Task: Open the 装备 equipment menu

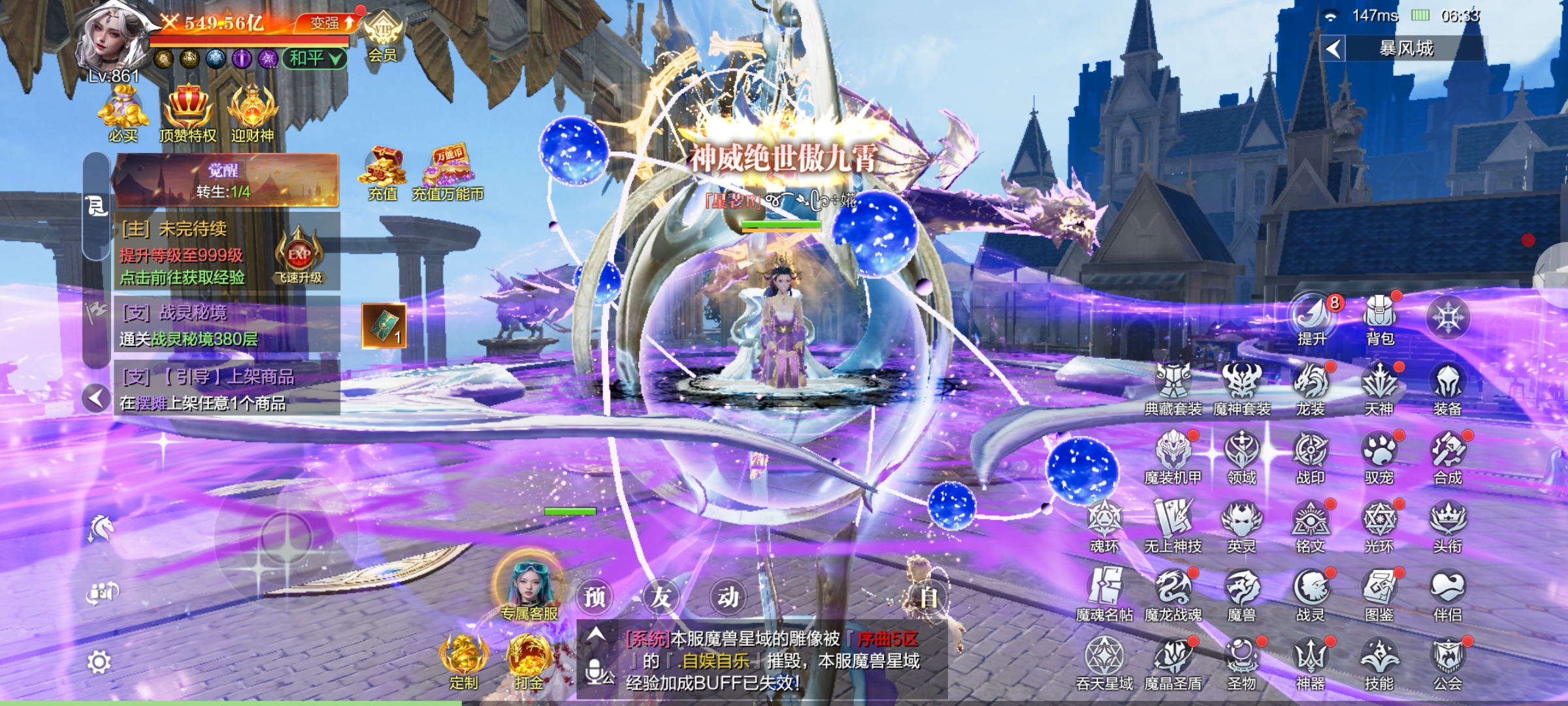Action: click(1447, 388)
